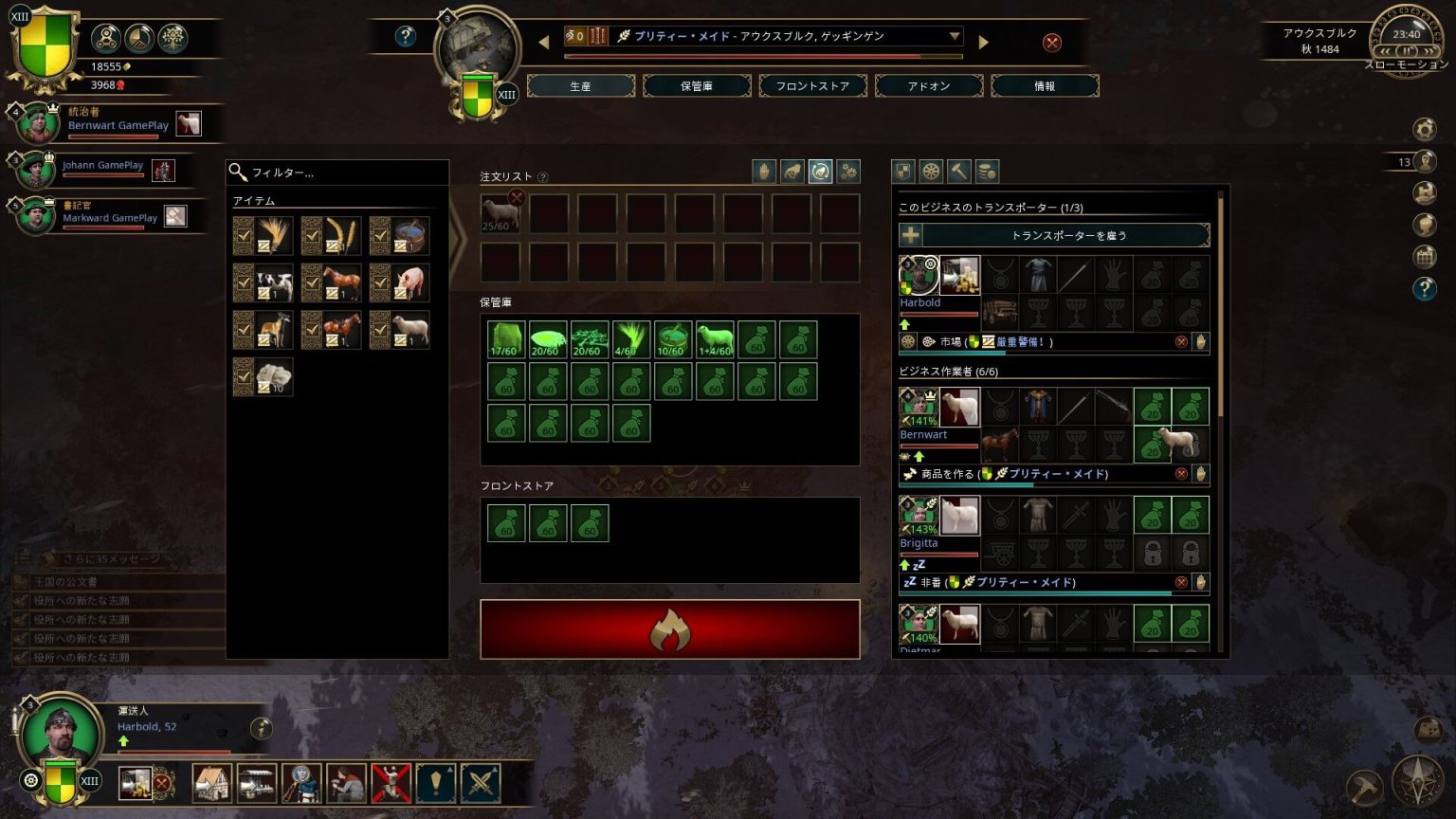This screenshot has width=1456, height=819.
Task: Go to next business with right arrow
Action: click(x=984, y=43)
